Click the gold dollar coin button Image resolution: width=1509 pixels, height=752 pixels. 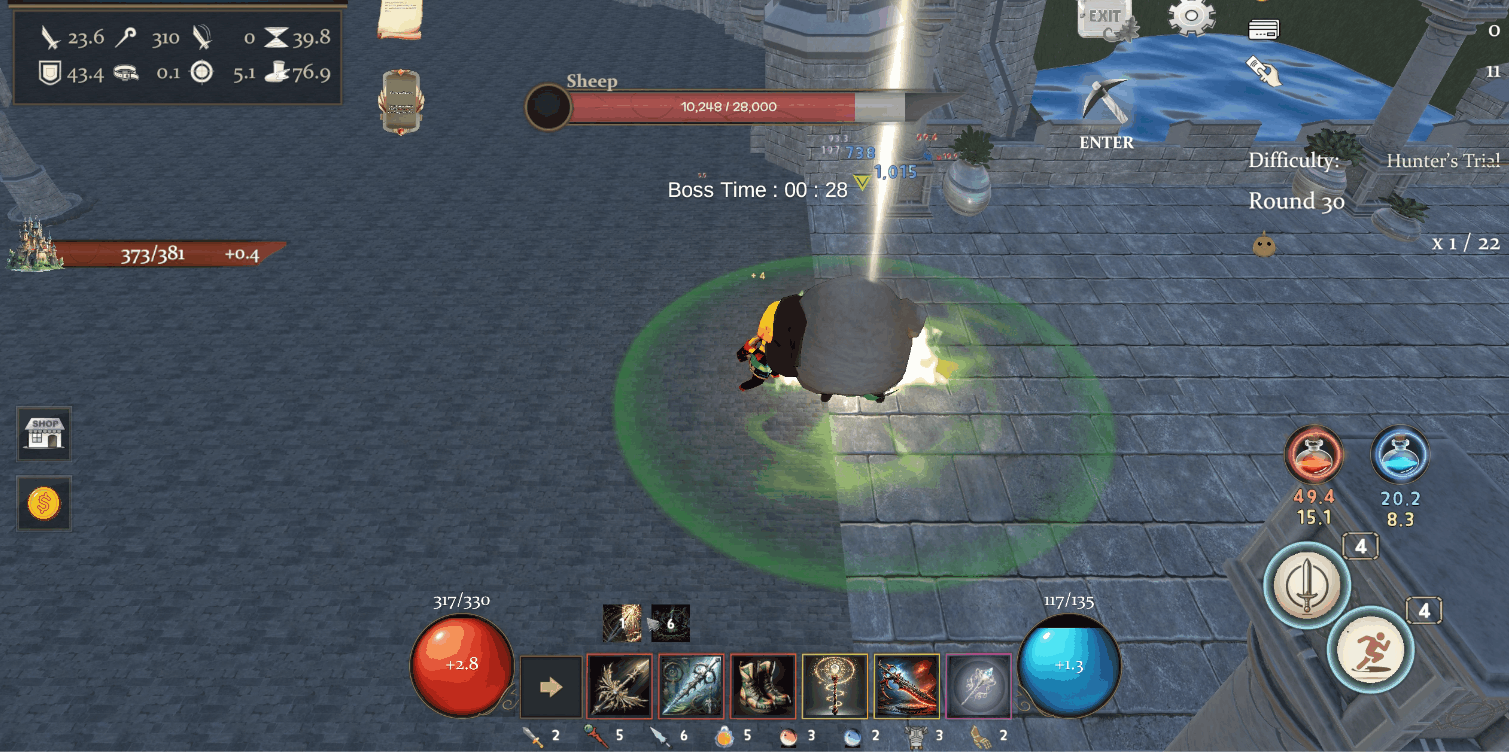(45, 503)
